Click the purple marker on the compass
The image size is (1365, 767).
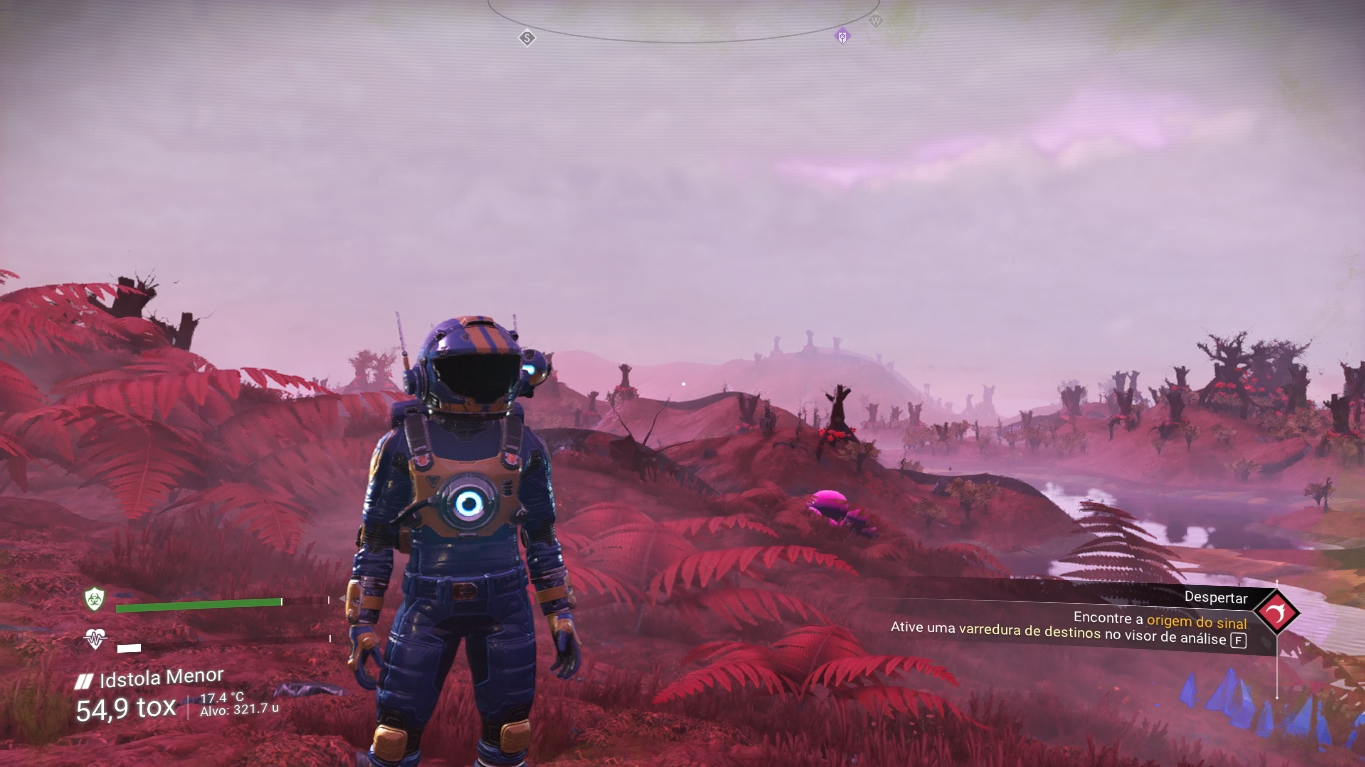click(842, 37)
